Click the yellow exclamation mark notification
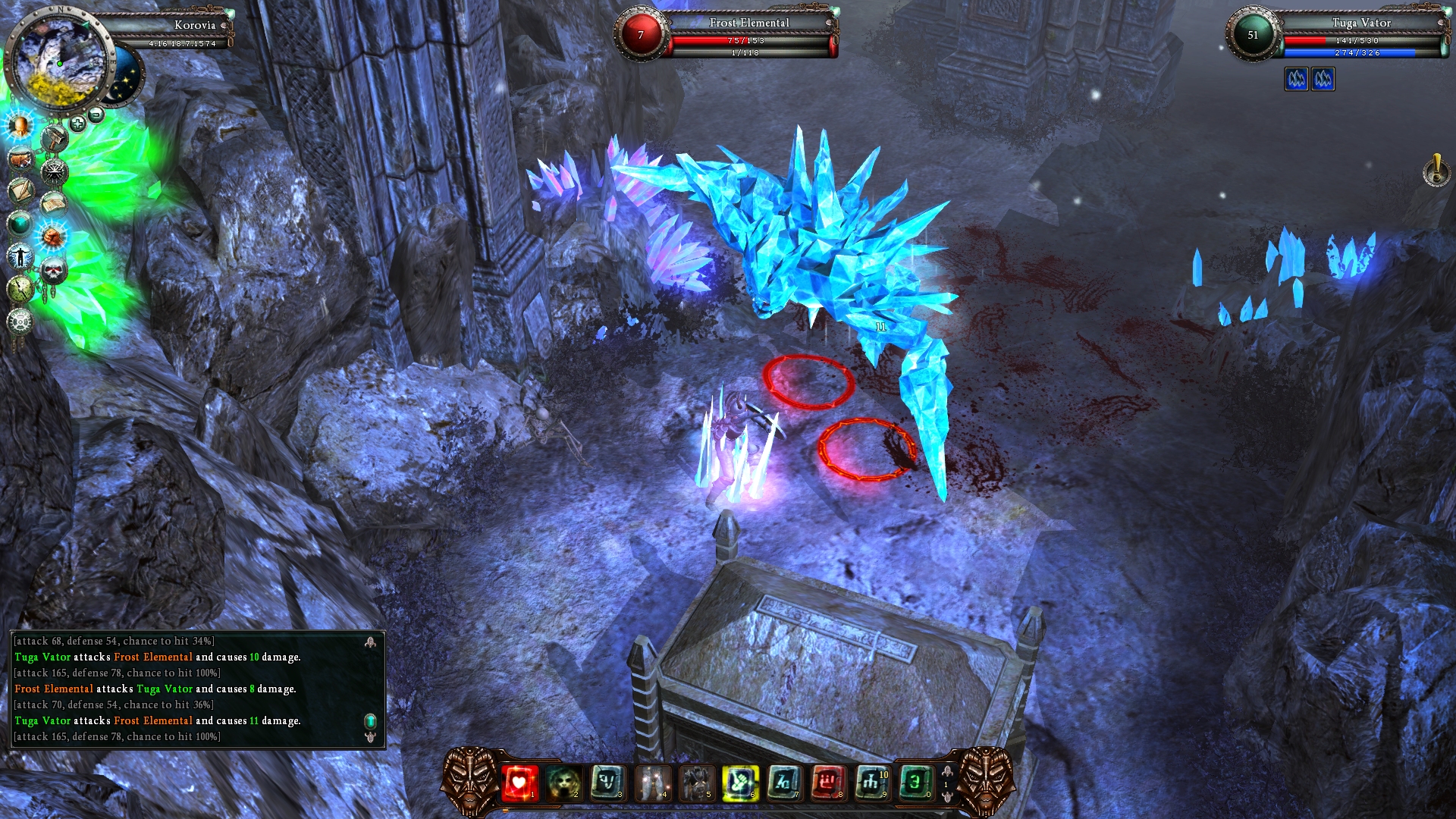Screen dimensions: 1456x819 [1436, 171]
